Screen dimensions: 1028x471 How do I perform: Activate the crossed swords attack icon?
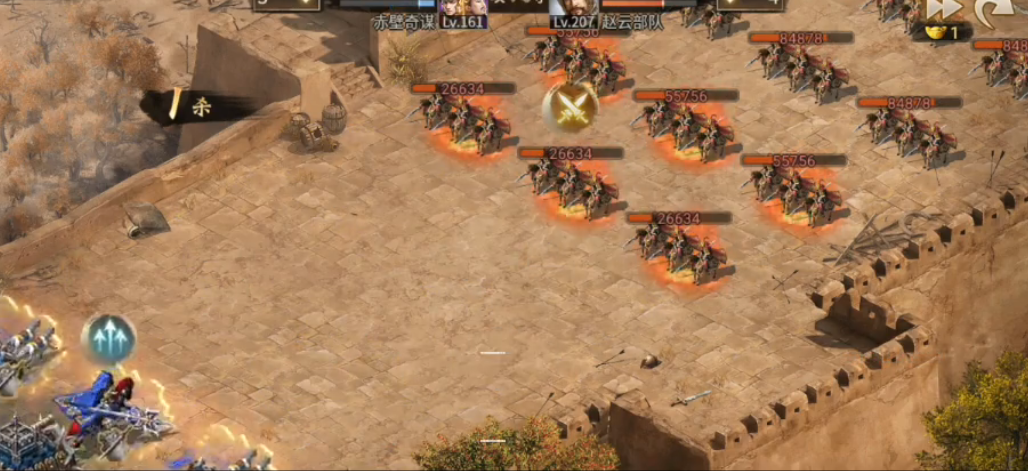tap(571, 105)
